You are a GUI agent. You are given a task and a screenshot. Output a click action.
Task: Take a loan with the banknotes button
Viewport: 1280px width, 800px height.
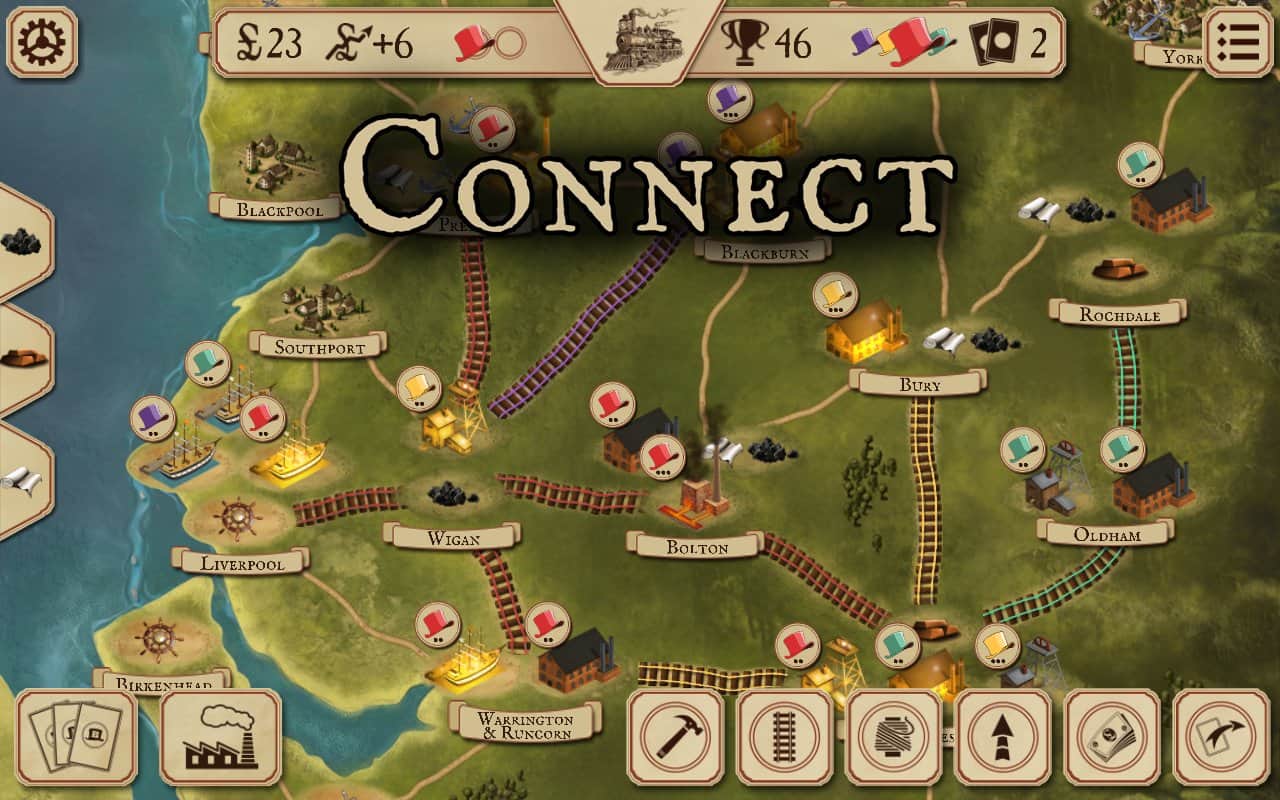[1112, 737]
